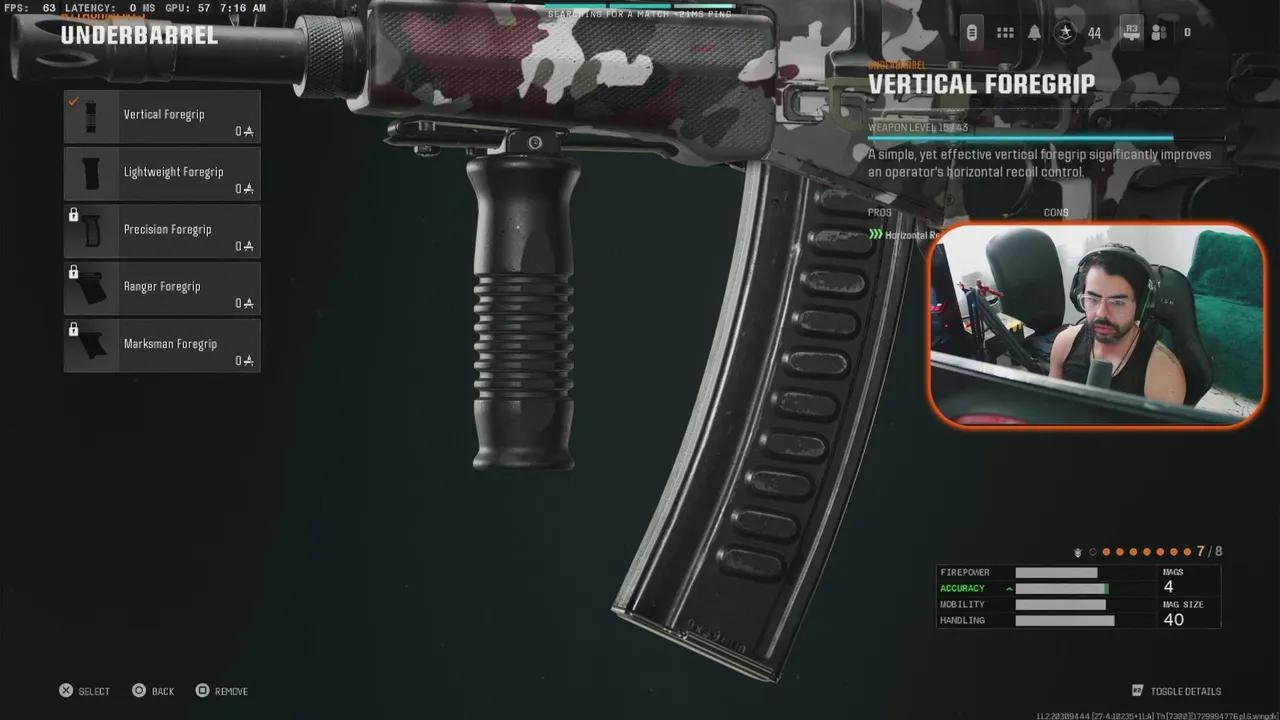Select the locked Precision Foregrip entry

coord(162,231)
